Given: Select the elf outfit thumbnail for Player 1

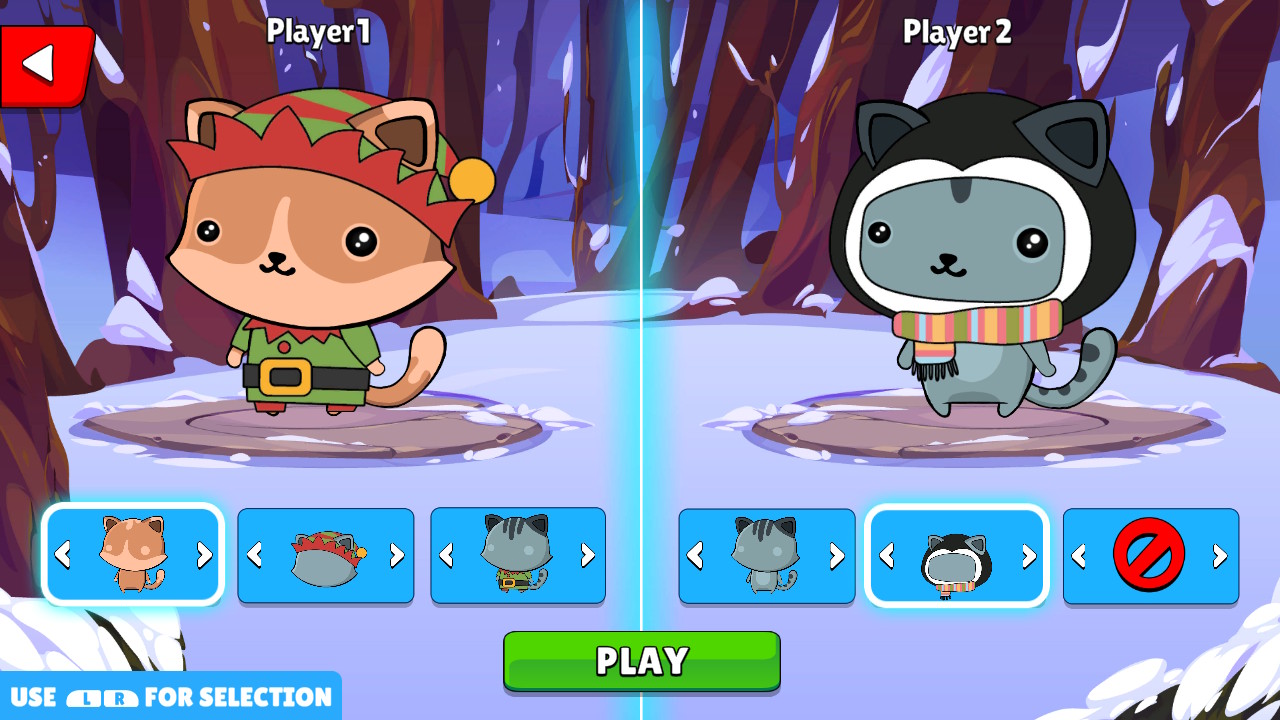Looking at the screenshot, I should (518, 555).
